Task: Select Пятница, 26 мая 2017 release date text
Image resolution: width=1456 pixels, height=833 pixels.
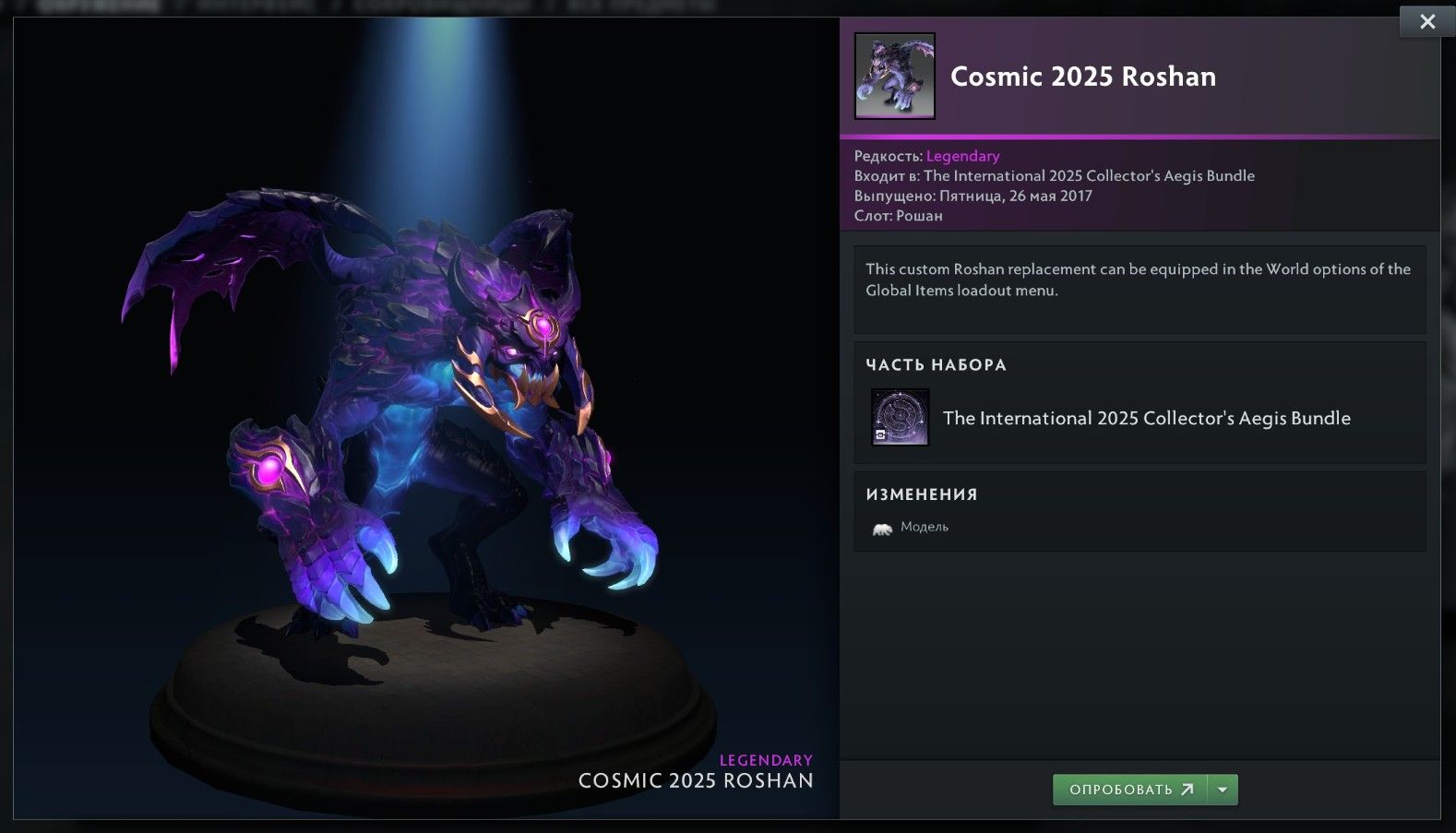Action: (x=1016, y=196)
